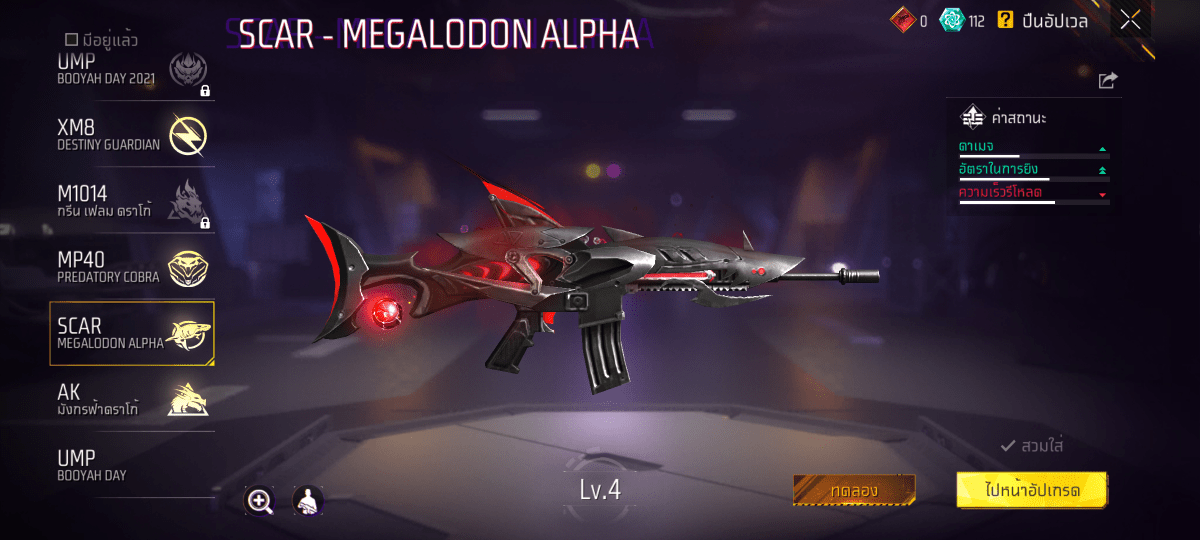Check the blue token balance

coord(952,20)
